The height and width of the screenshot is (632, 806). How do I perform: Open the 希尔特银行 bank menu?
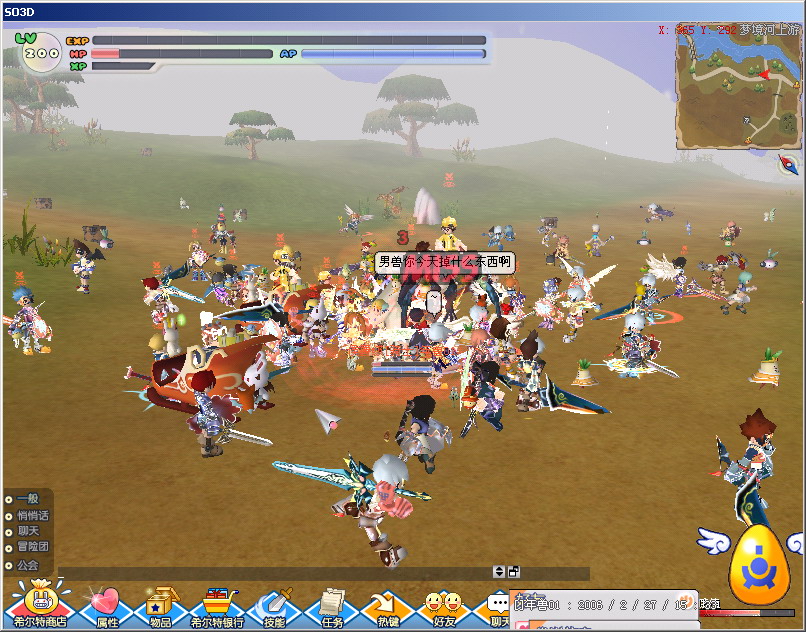(x=217, y=605)
